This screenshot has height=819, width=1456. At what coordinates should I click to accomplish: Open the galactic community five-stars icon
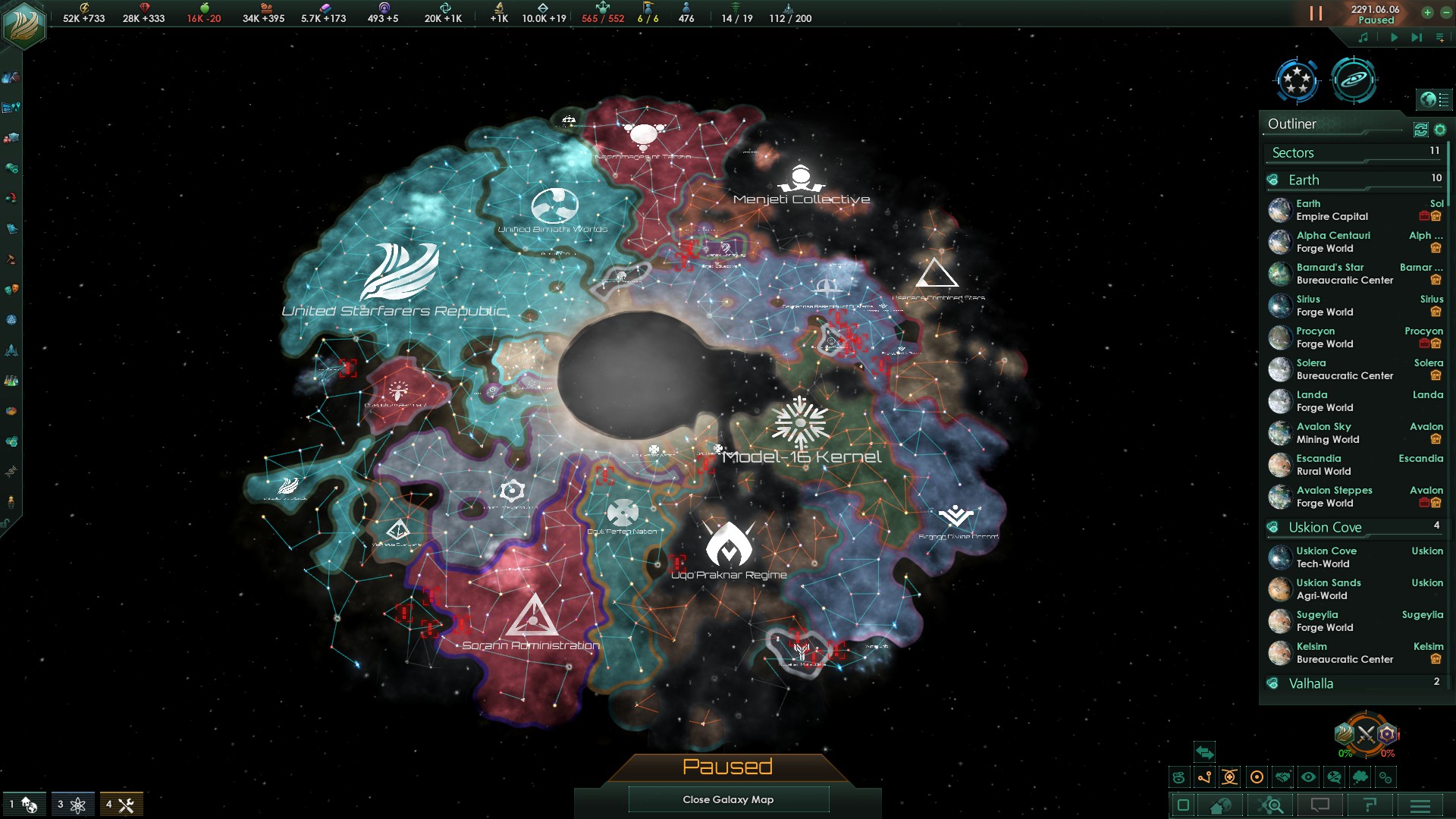1297,80
